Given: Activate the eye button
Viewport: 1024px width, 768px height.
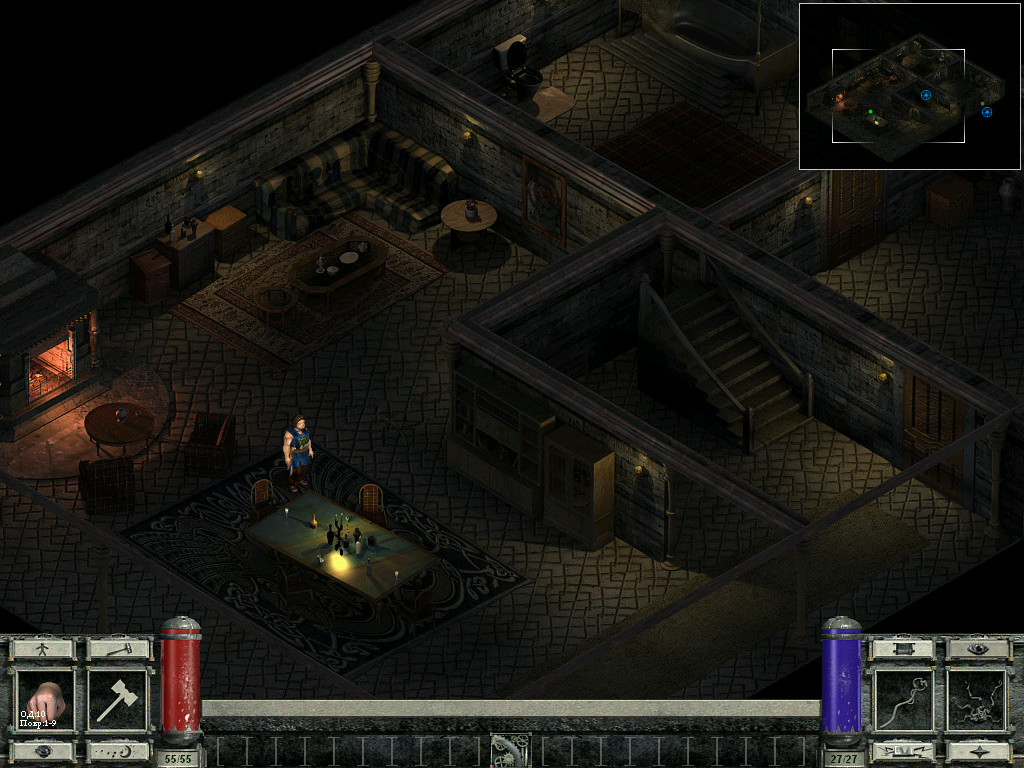Looking at the screenshot, I should point(978,649).
